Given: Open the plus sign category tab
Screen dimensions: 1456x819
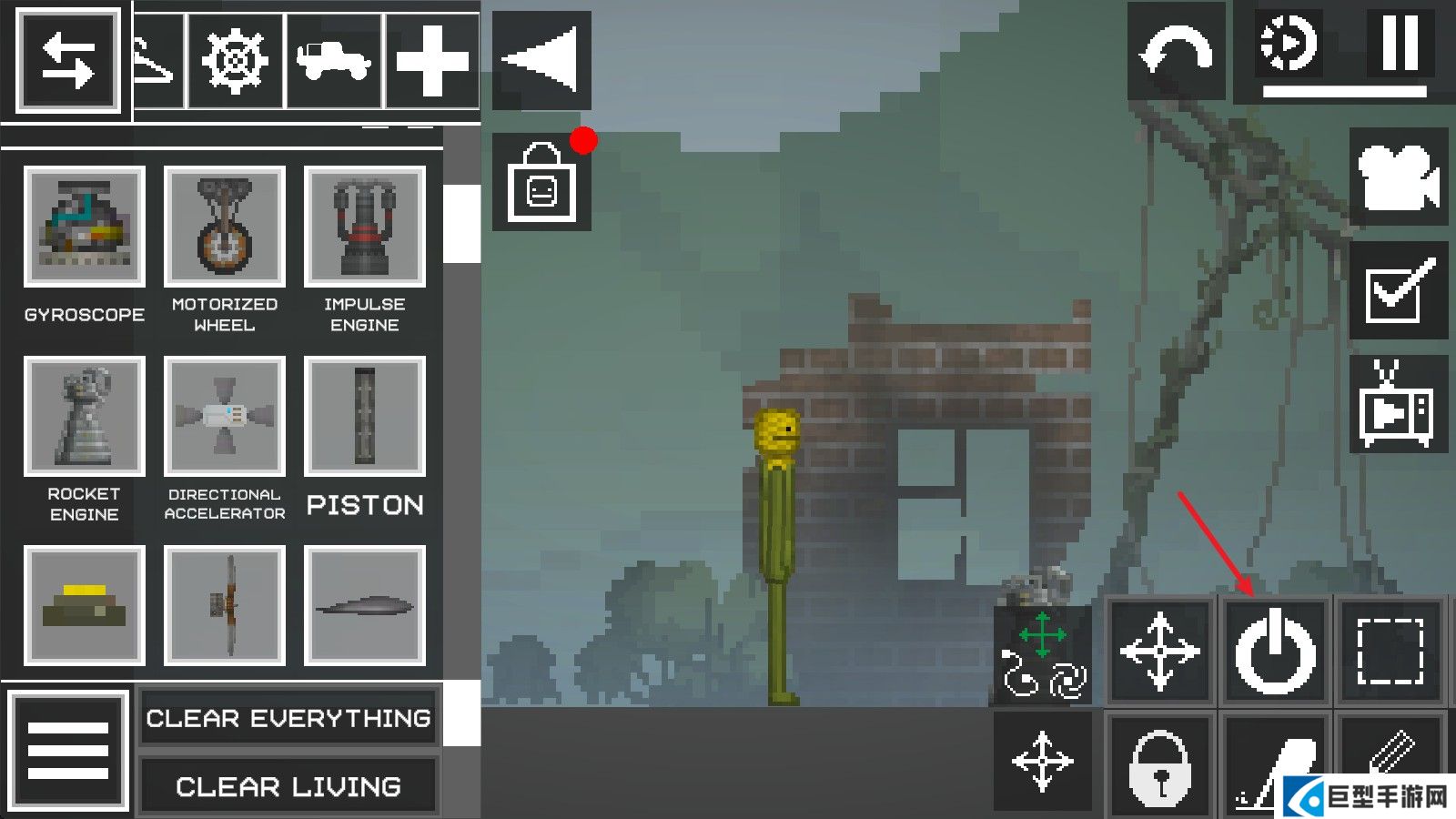Looking at the screenshot, I should click(x=432, y=61).
